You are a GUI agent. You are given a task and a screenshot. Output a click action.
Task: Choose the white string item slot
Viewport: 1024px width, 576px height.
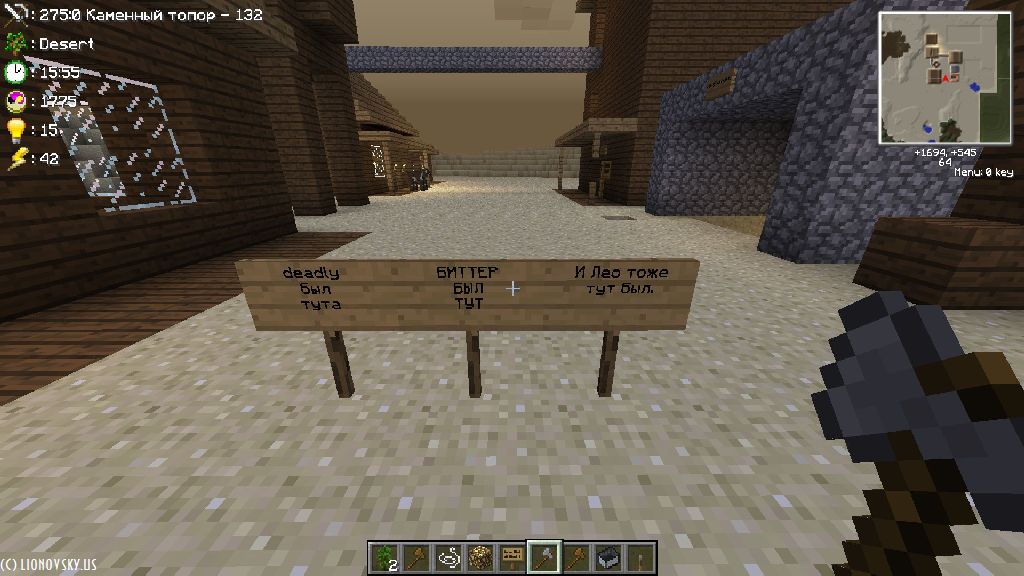[x=449, y=555]
